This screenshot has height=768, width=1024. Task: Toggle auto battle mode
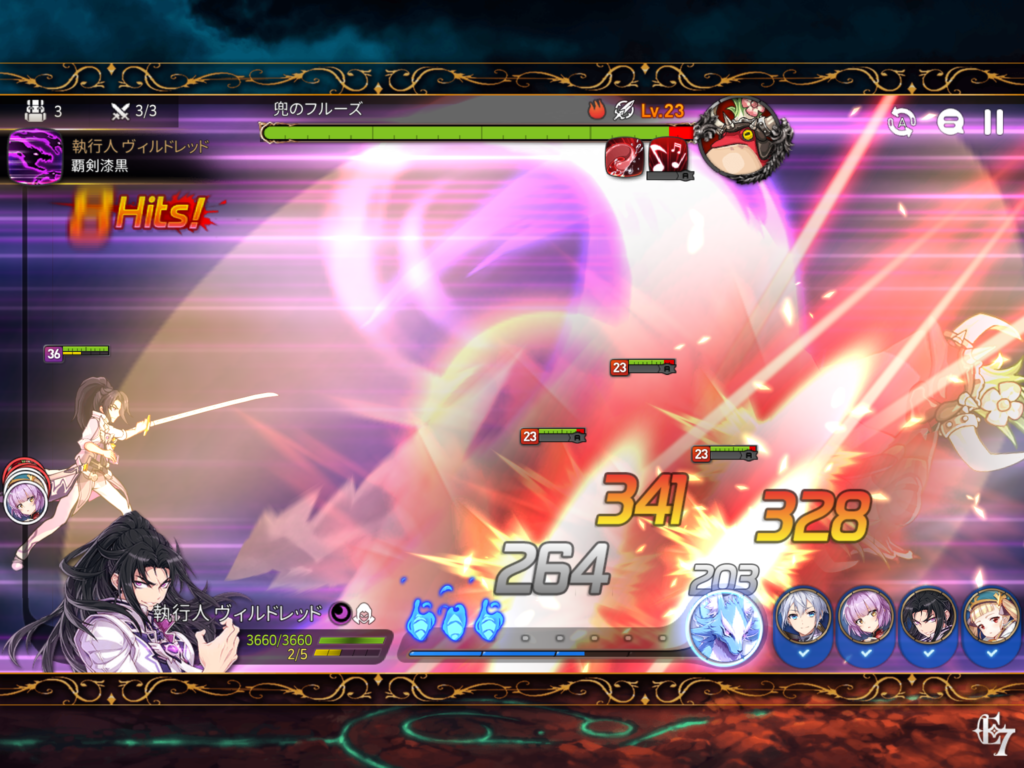tap(902, 122)
